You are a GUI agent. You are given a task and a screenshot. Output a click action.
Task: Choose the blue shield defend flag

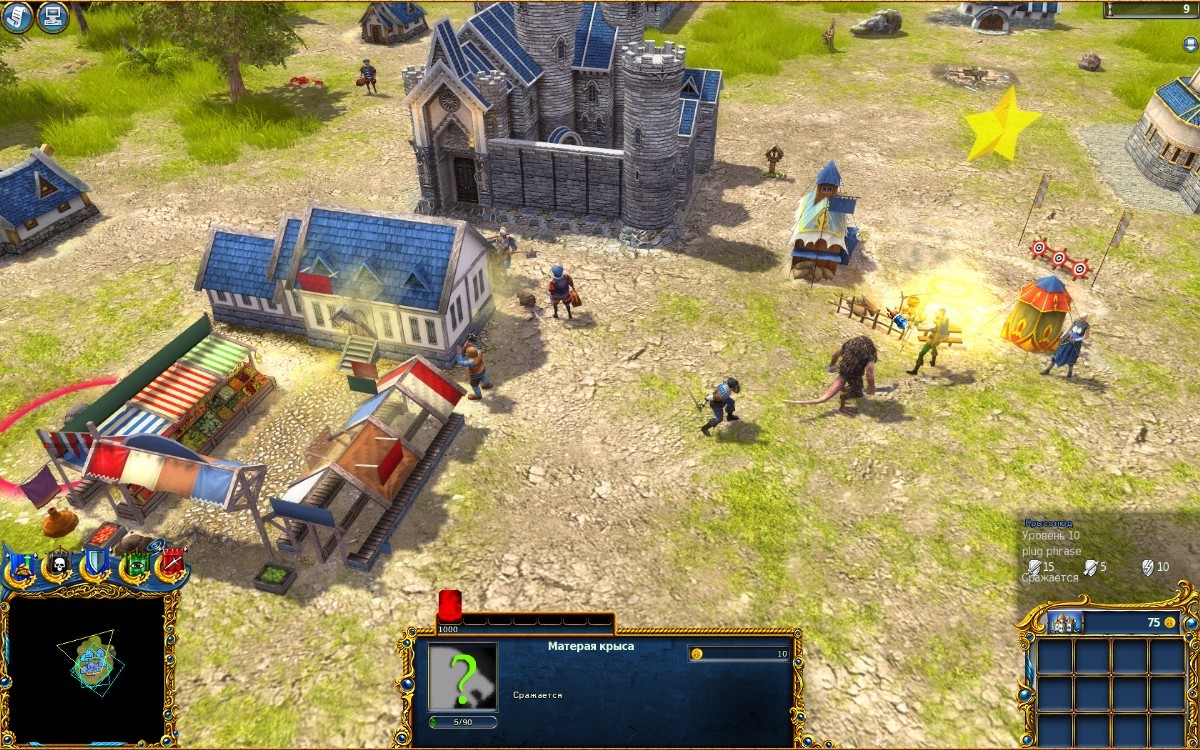pos(95,563)
